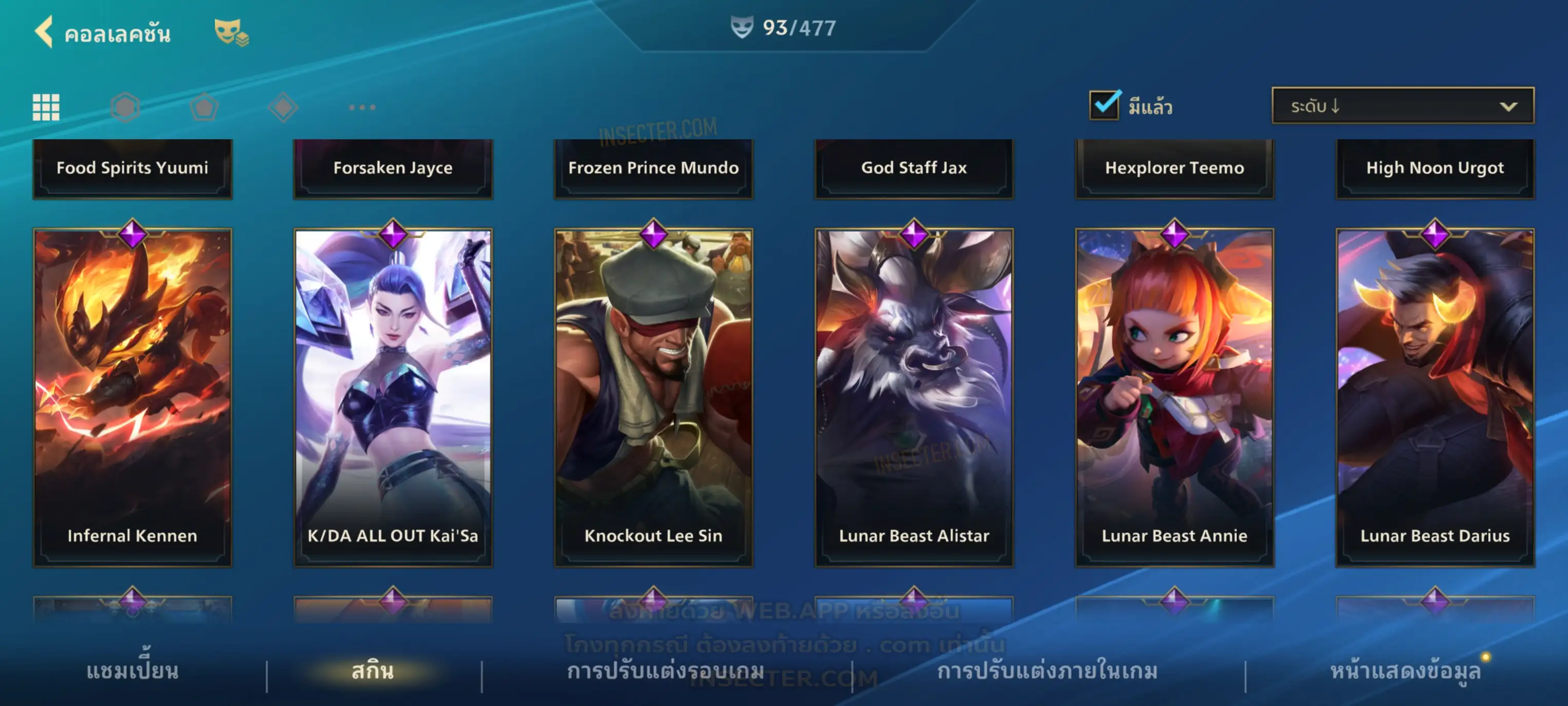
Task: Select the Lunar Beast Darius skin card
Action: (1435, 397)
